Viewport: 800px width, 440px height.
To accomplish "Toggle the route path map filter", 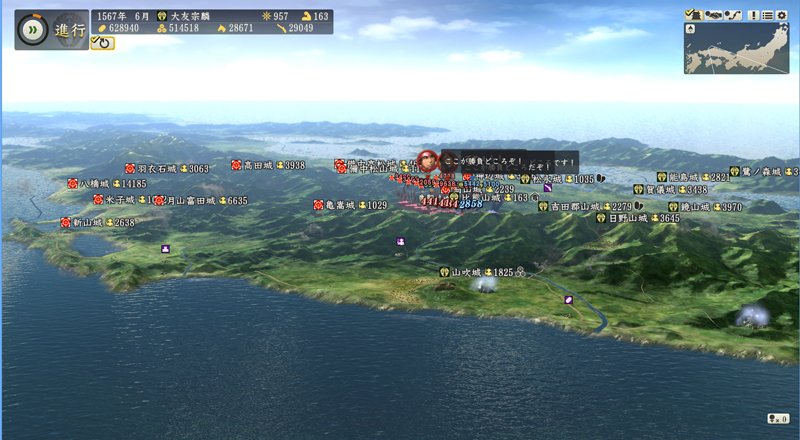I will (x=734, y=14).
